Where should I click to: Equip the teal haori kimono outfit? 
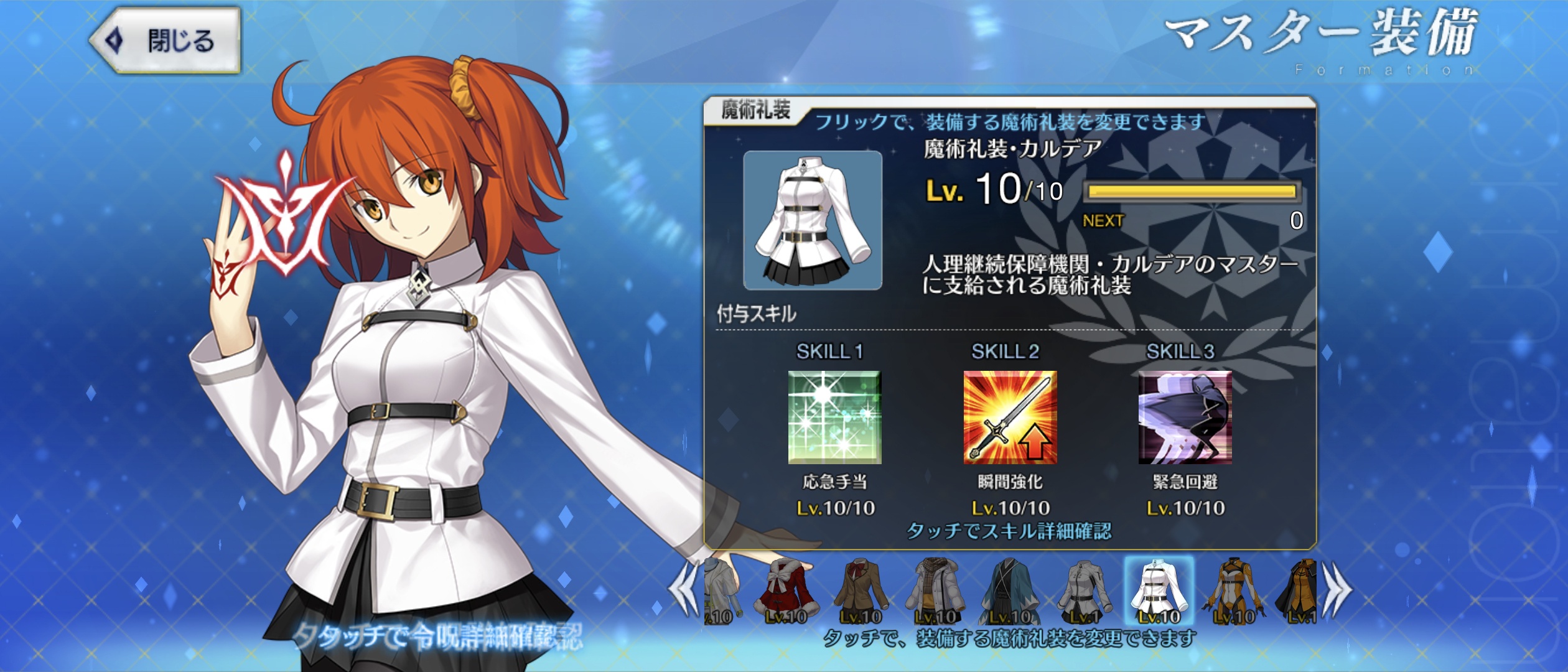pyautogui.click(x=1010, y=591)
